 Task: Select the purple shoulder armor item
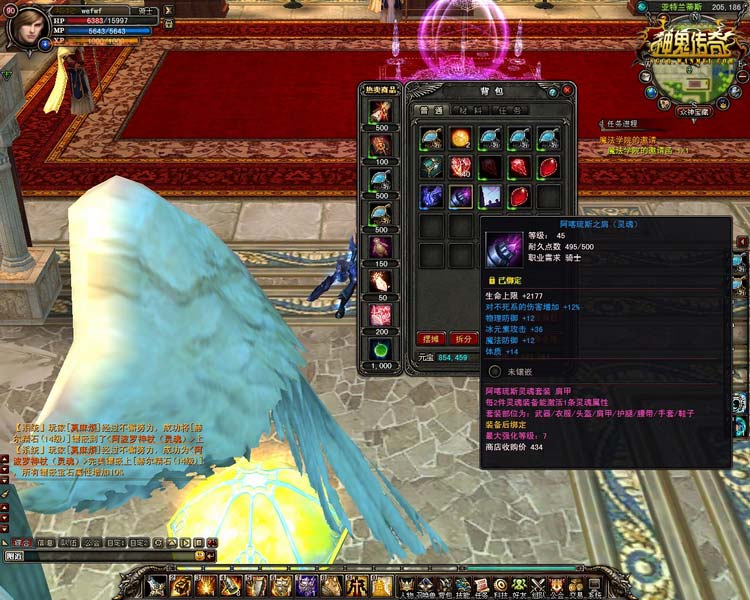click(x=461, y=195)
